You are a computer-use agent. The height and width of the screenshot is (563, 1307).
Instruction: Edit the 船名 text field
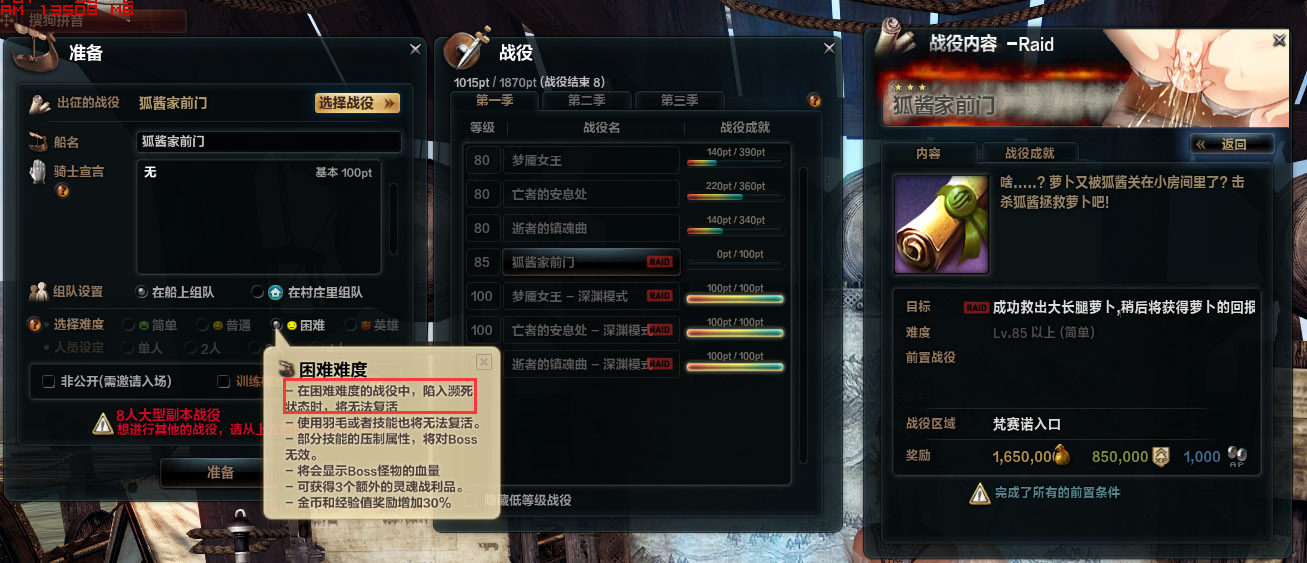click(268, 142)
